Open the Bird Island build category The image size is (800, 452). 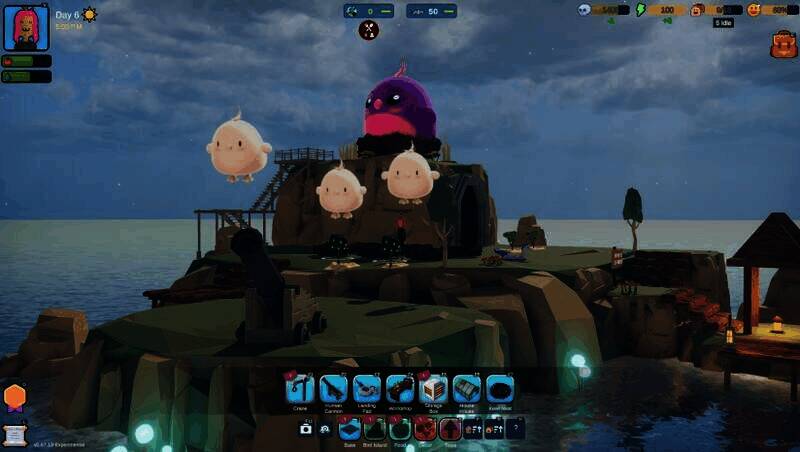375,429
